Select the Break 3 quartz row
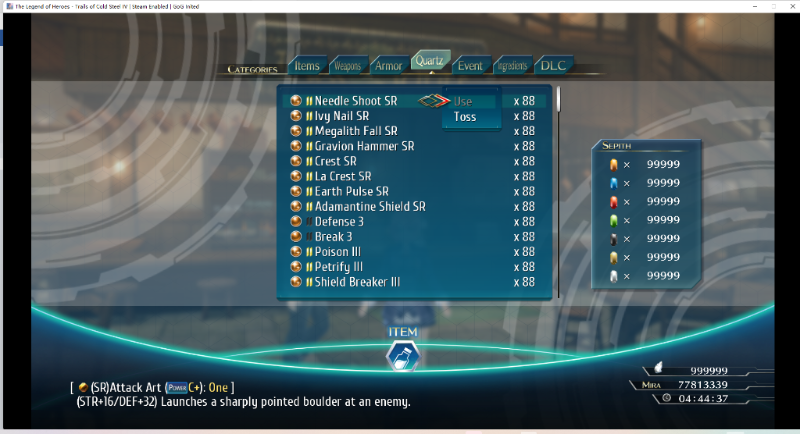 (333, 237)
